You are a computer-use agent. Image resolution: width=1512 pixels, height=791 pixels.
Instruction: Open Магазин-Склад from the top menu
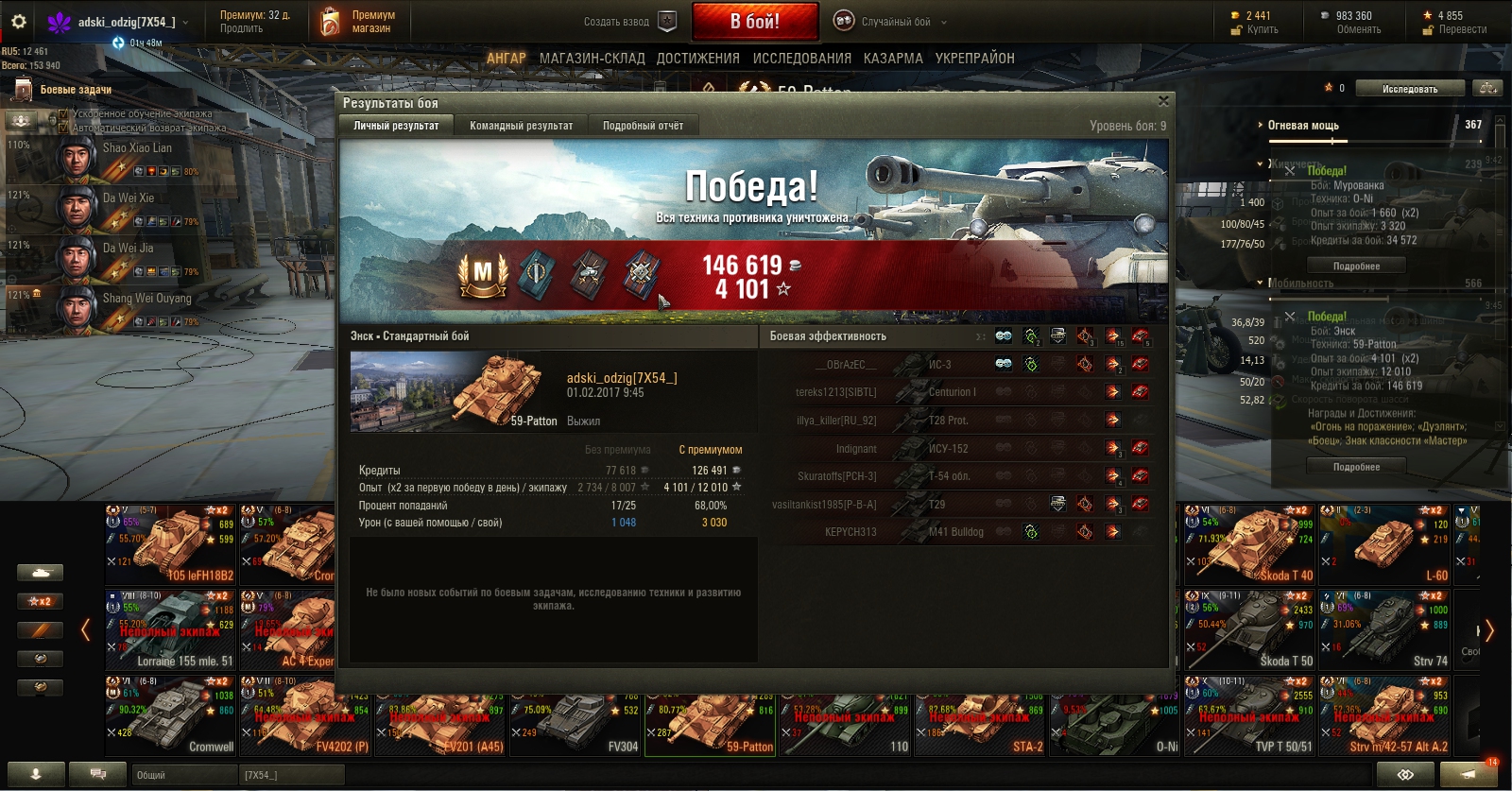(592, 59)
